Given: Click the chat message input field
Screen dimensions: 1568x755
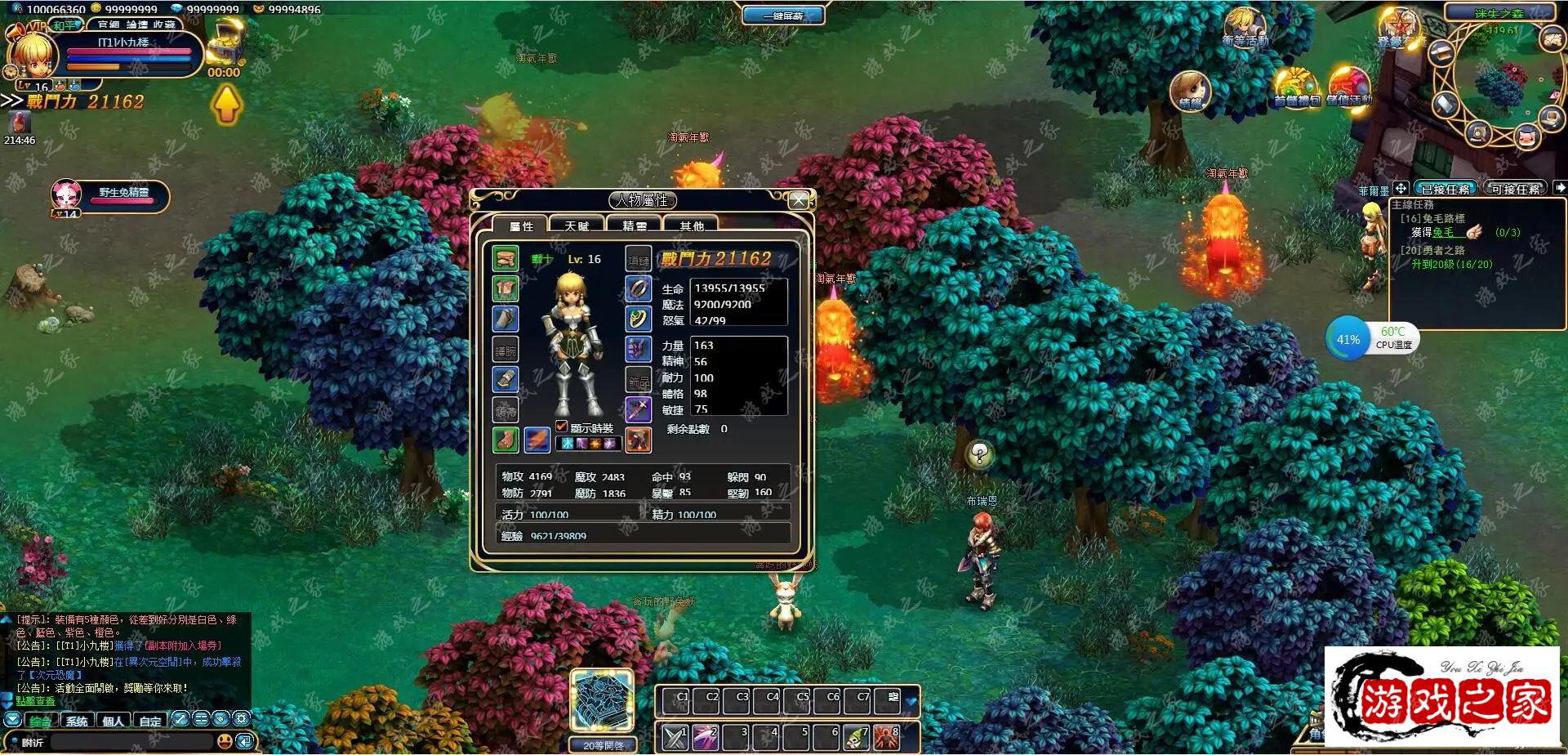Looking at the screenshot, I should 131,742.
